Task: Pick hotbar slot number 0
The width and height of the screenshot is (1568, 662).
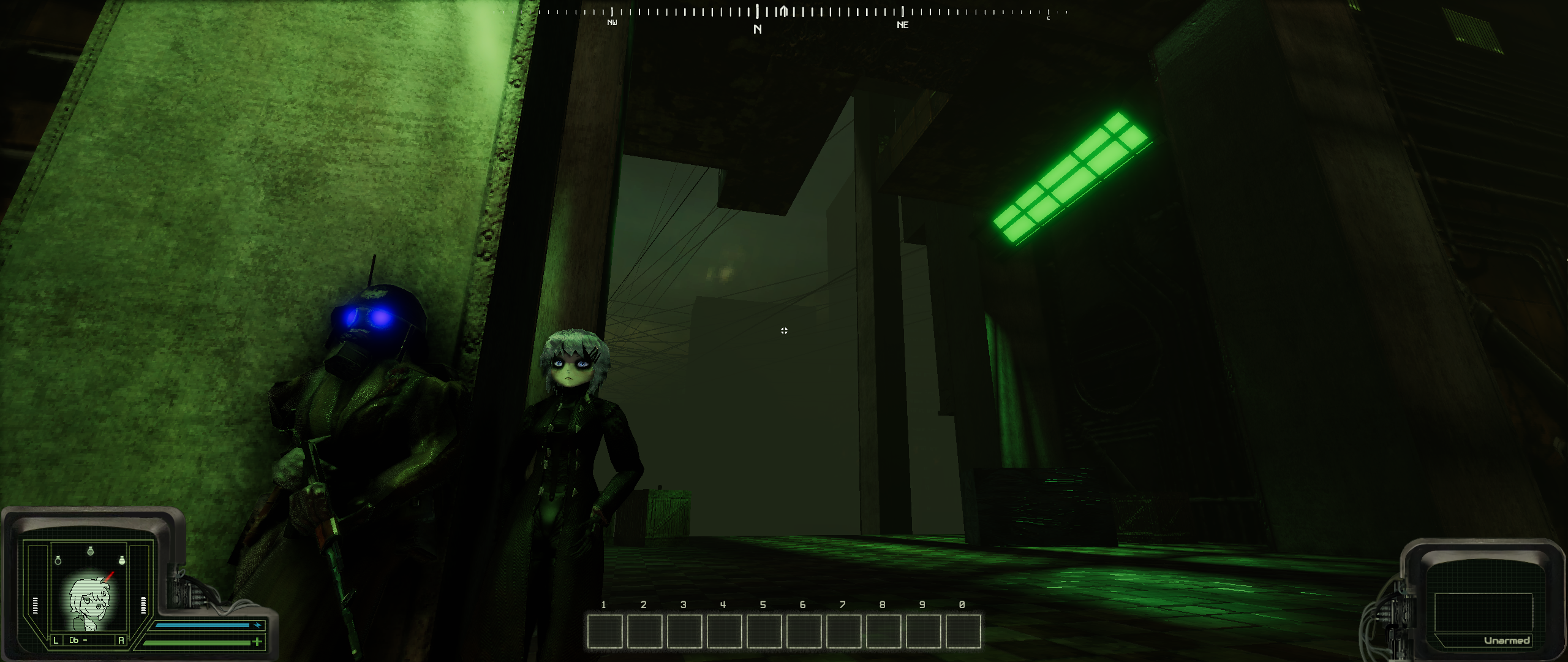Action: click(x=963, y=632)
